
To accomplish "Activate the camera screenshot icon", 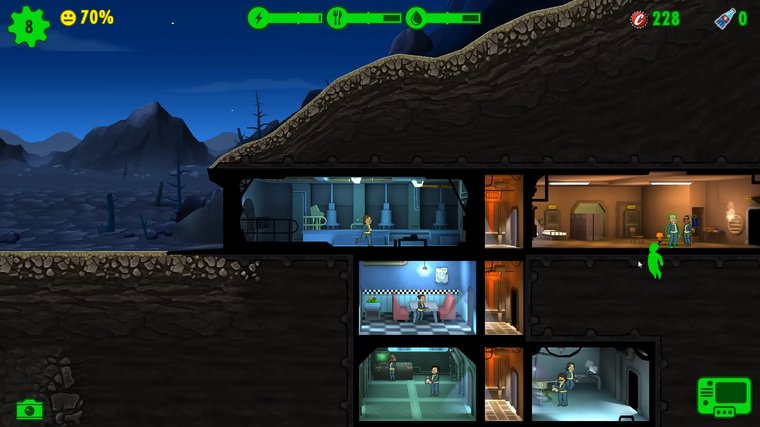I will 29,409.
